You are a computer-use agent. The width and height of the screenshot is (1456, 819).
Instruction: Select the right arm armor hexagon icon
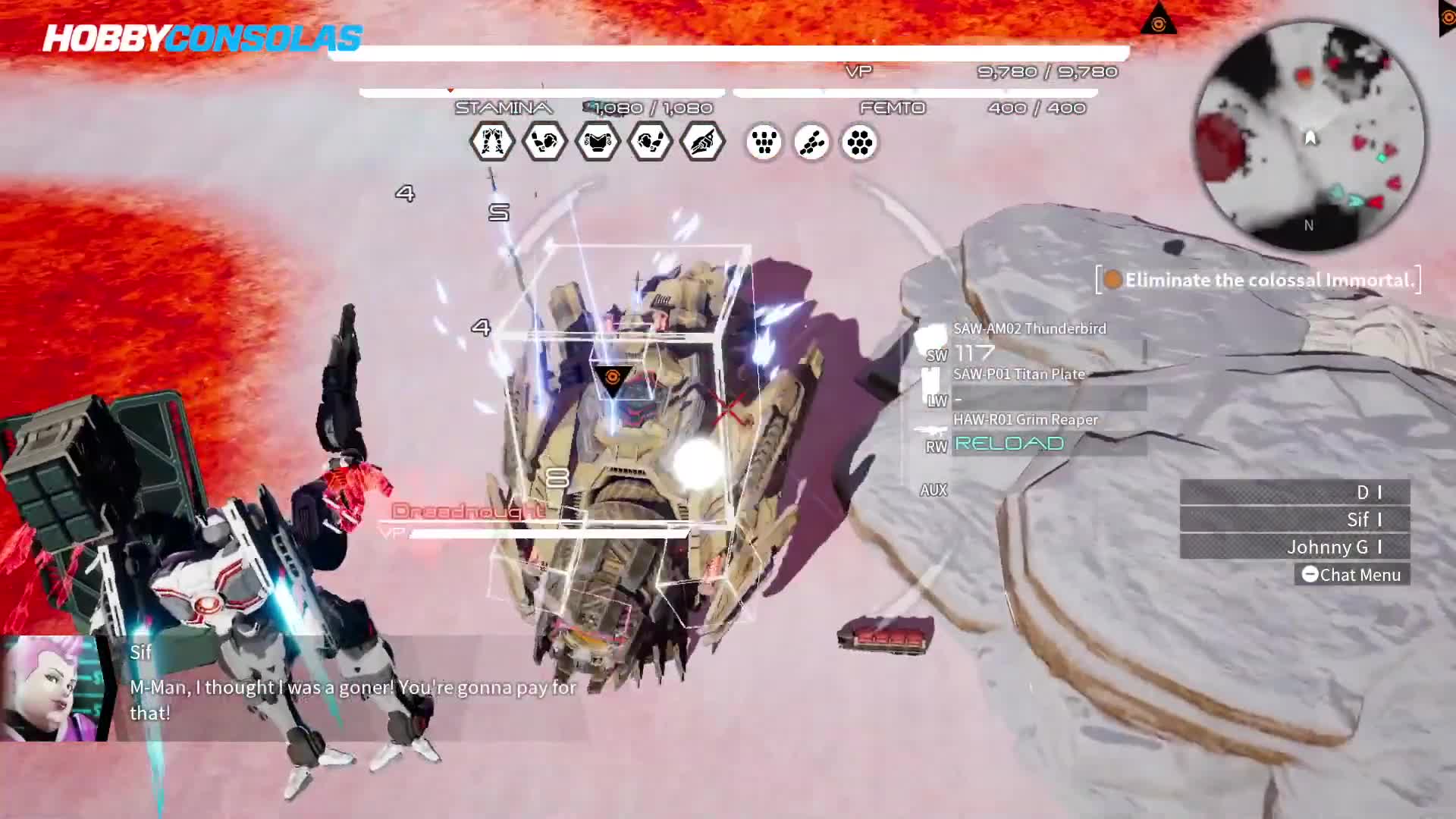(x=651, y=142)
